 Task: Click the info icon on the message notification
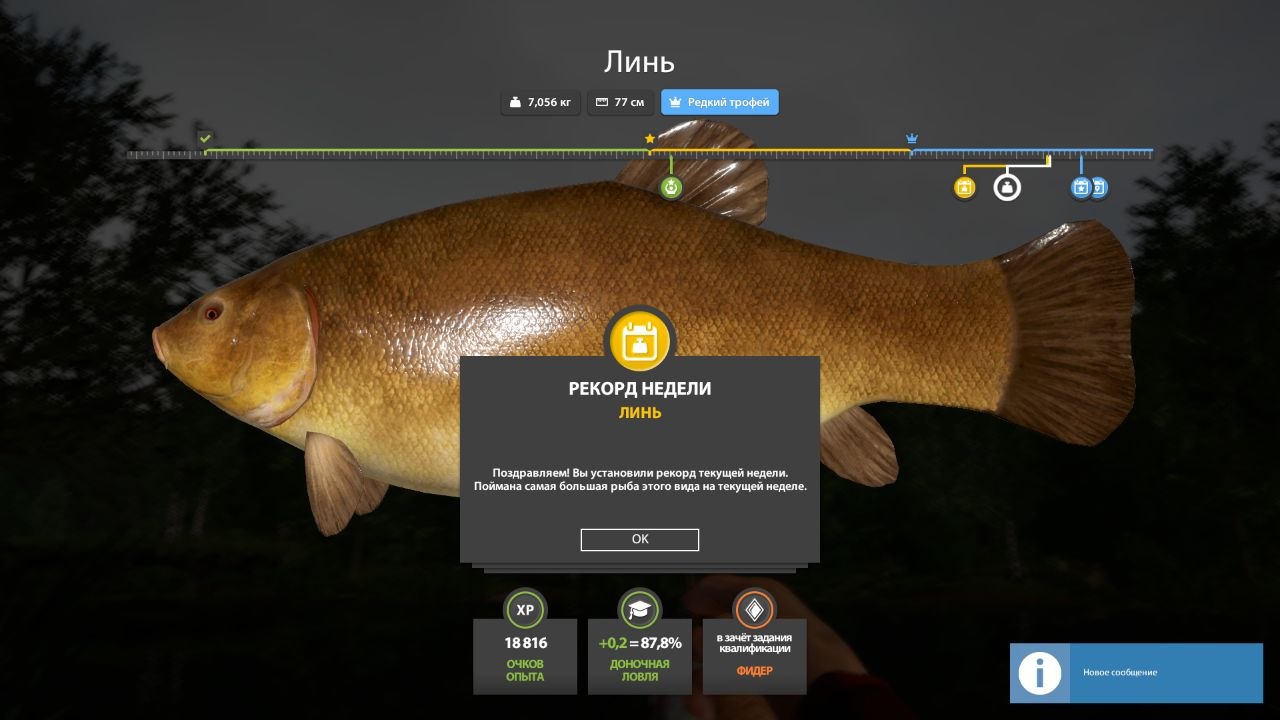click(x=1039, y=673)
